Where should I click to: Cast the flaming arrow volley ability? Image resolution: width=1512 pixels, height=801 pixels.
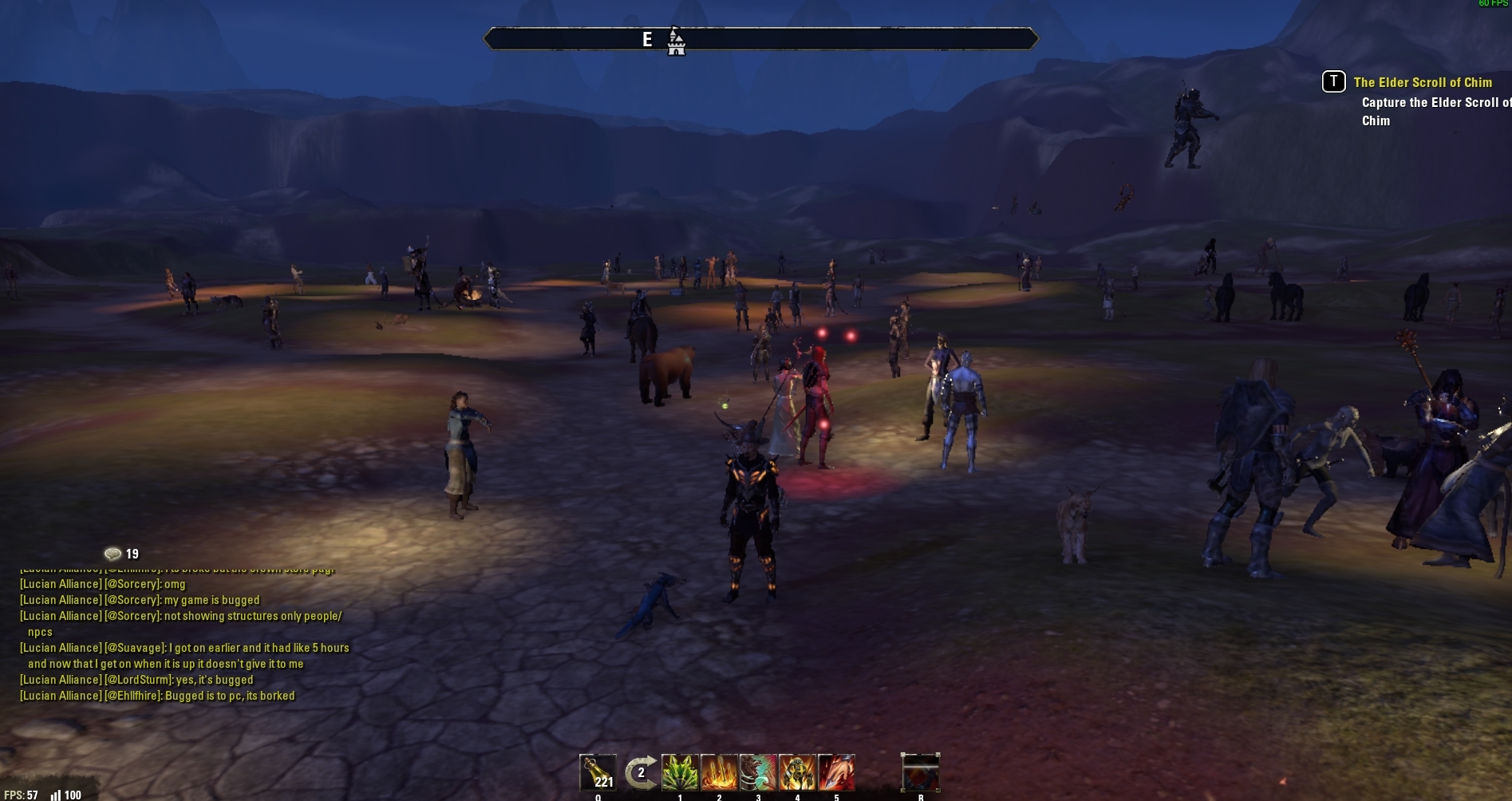(x=719, y=772)
